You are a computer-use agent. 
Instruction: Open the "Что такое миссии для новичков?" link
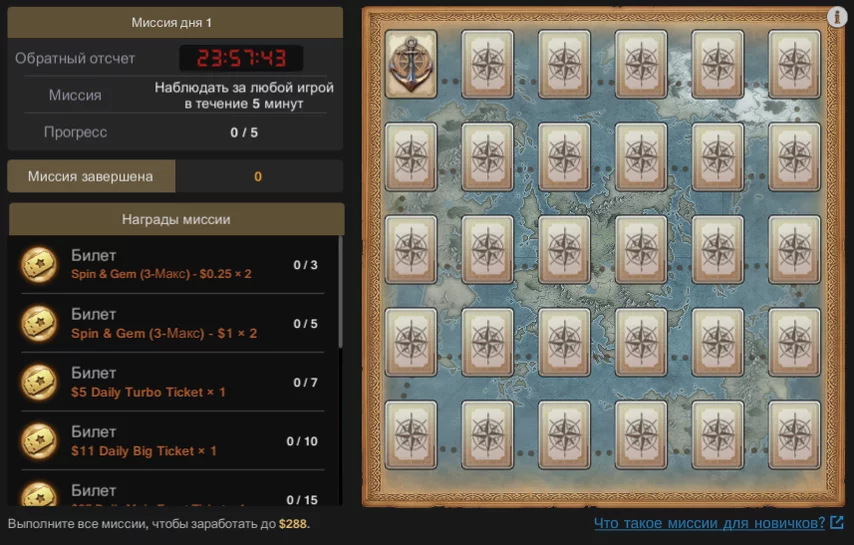pos(709,523)
